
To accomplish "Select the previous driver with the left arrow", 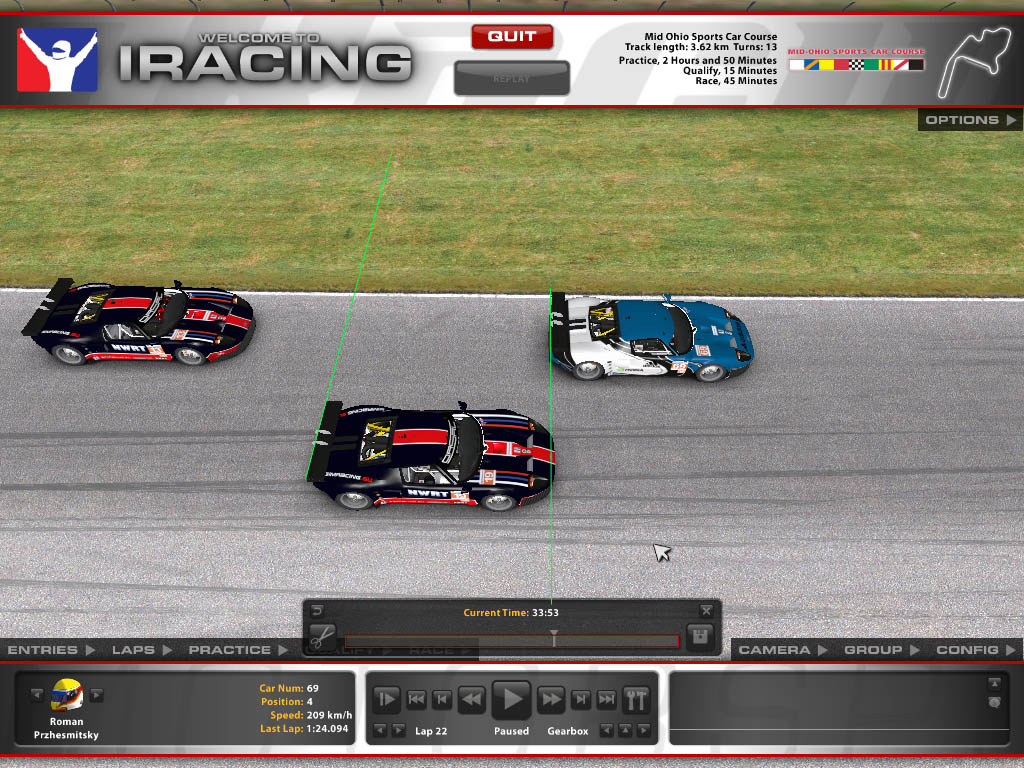I will coord(37,695).
